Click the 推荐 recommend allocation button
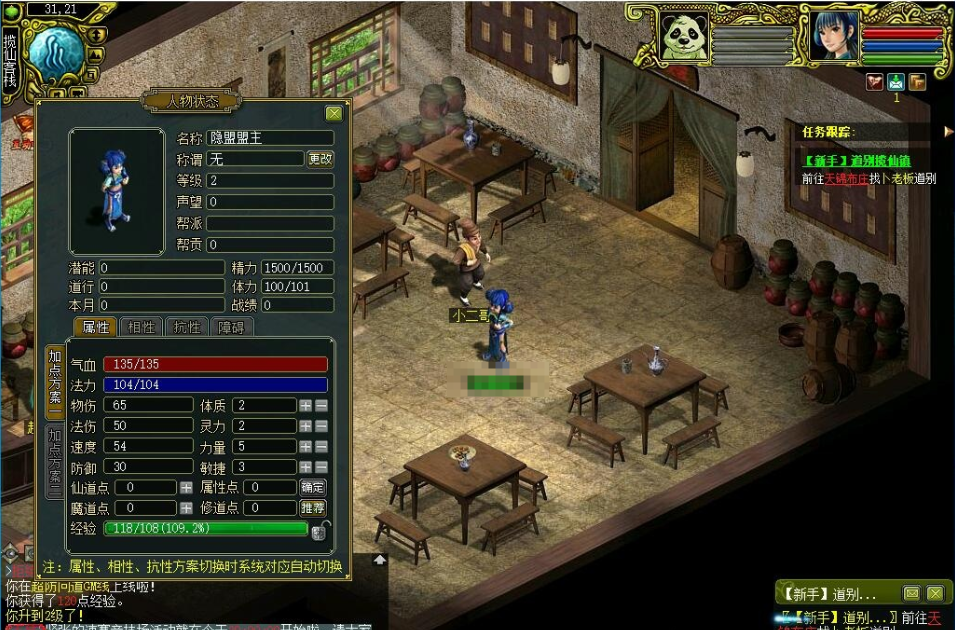The image size is (955, 630). click(313, 508)
